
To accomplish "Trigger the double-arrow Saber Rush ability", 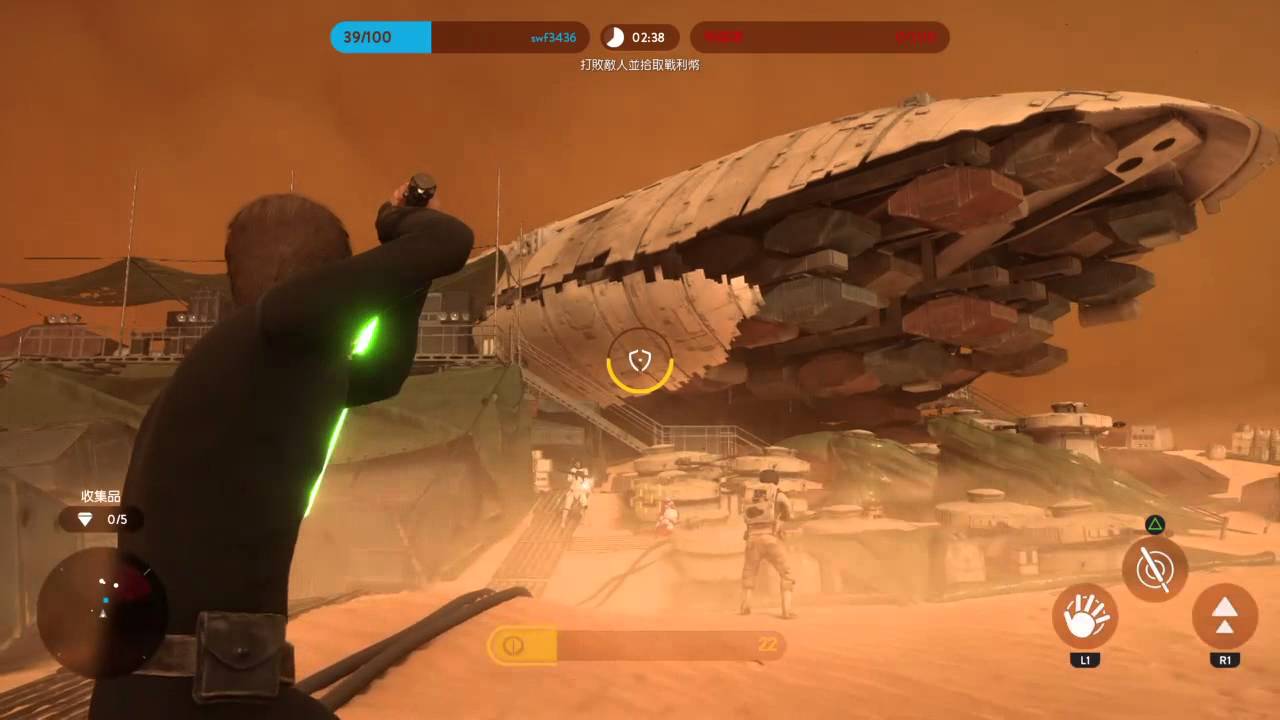I will pyautogui.click(x=1224, y=617).
